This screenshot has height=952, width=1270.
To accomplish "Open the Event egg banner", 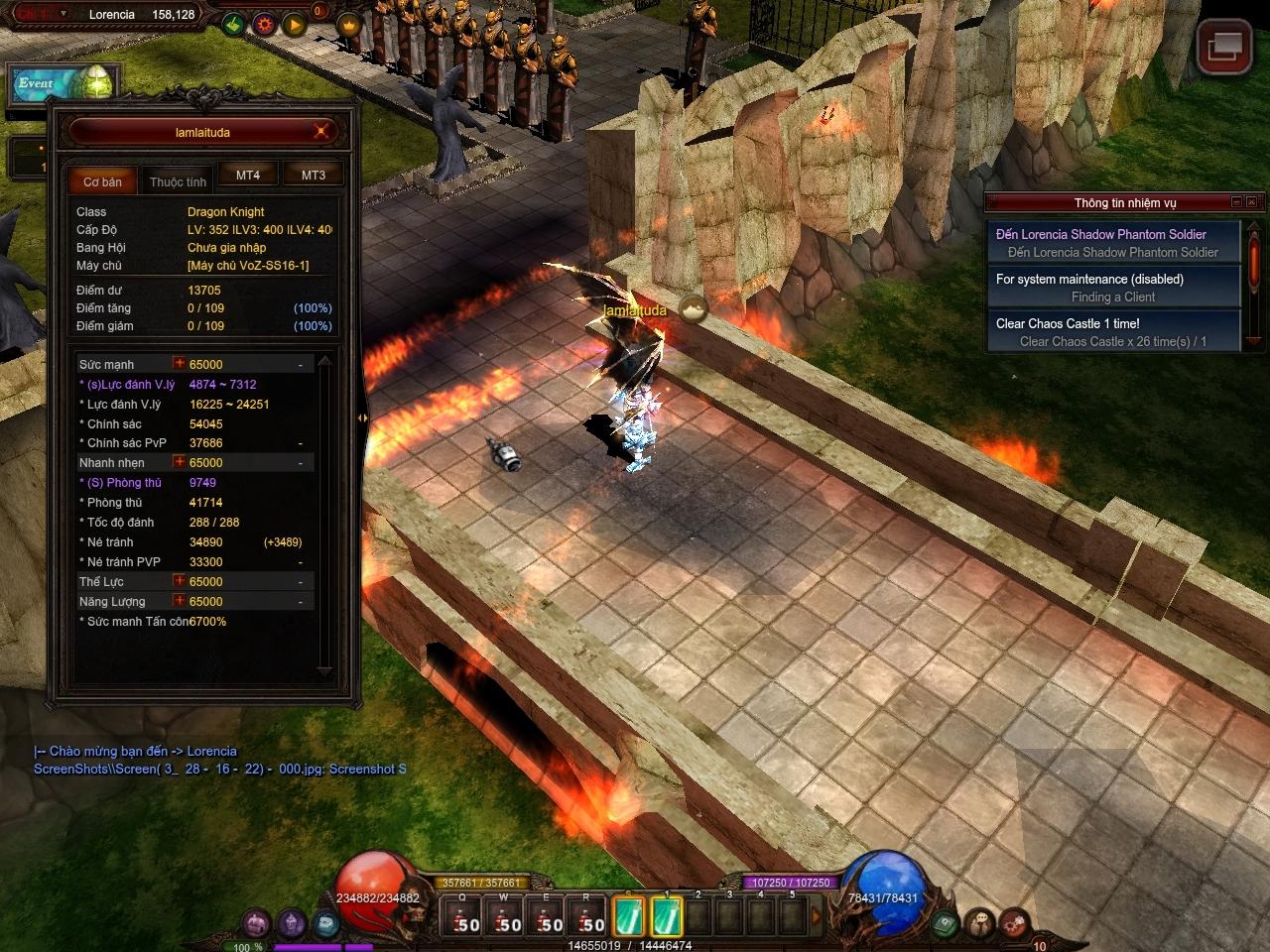I will tap(65, 83).
